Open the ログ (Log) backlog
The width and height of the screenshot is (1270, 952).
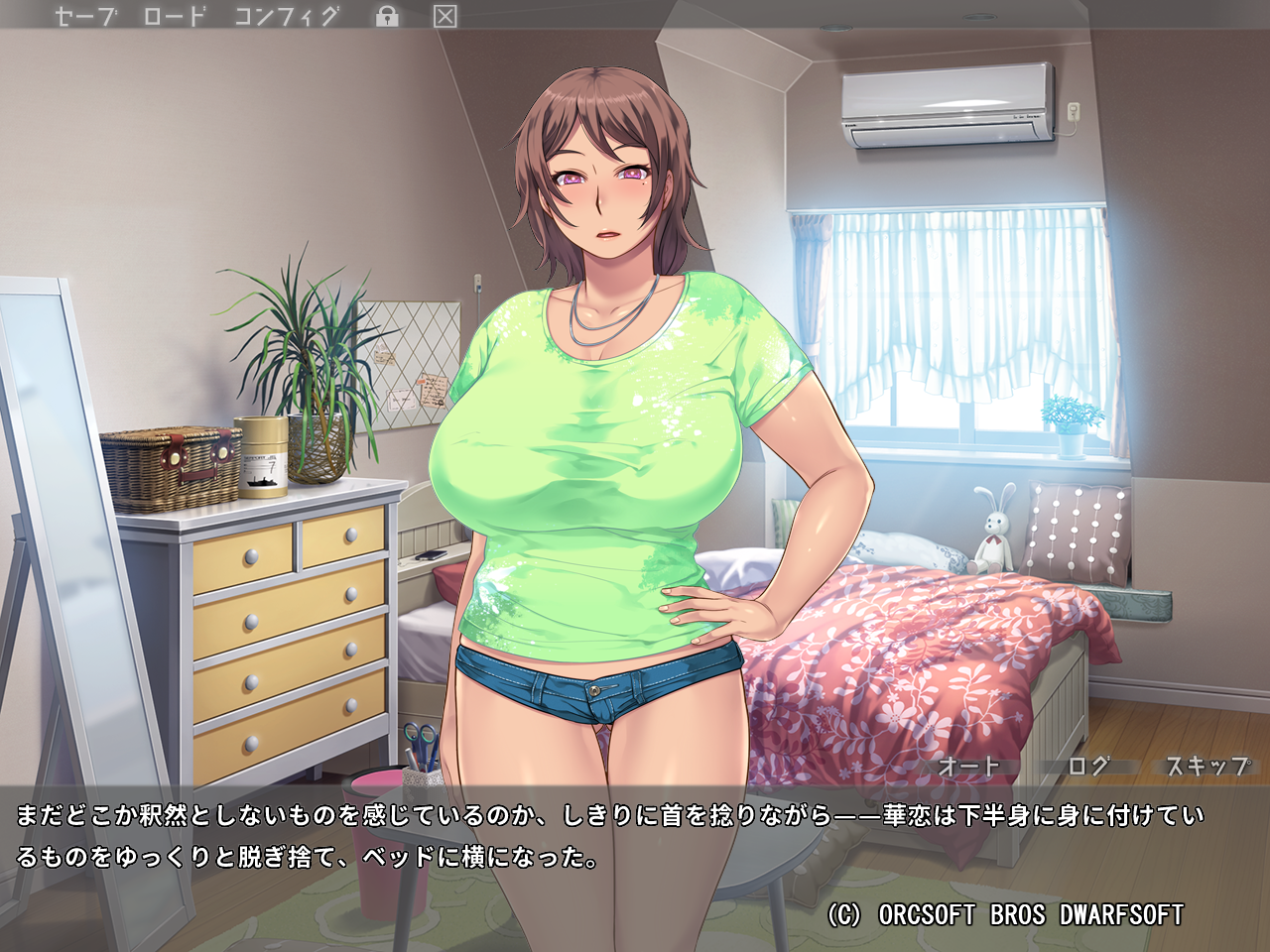[x=1088, y=767]
